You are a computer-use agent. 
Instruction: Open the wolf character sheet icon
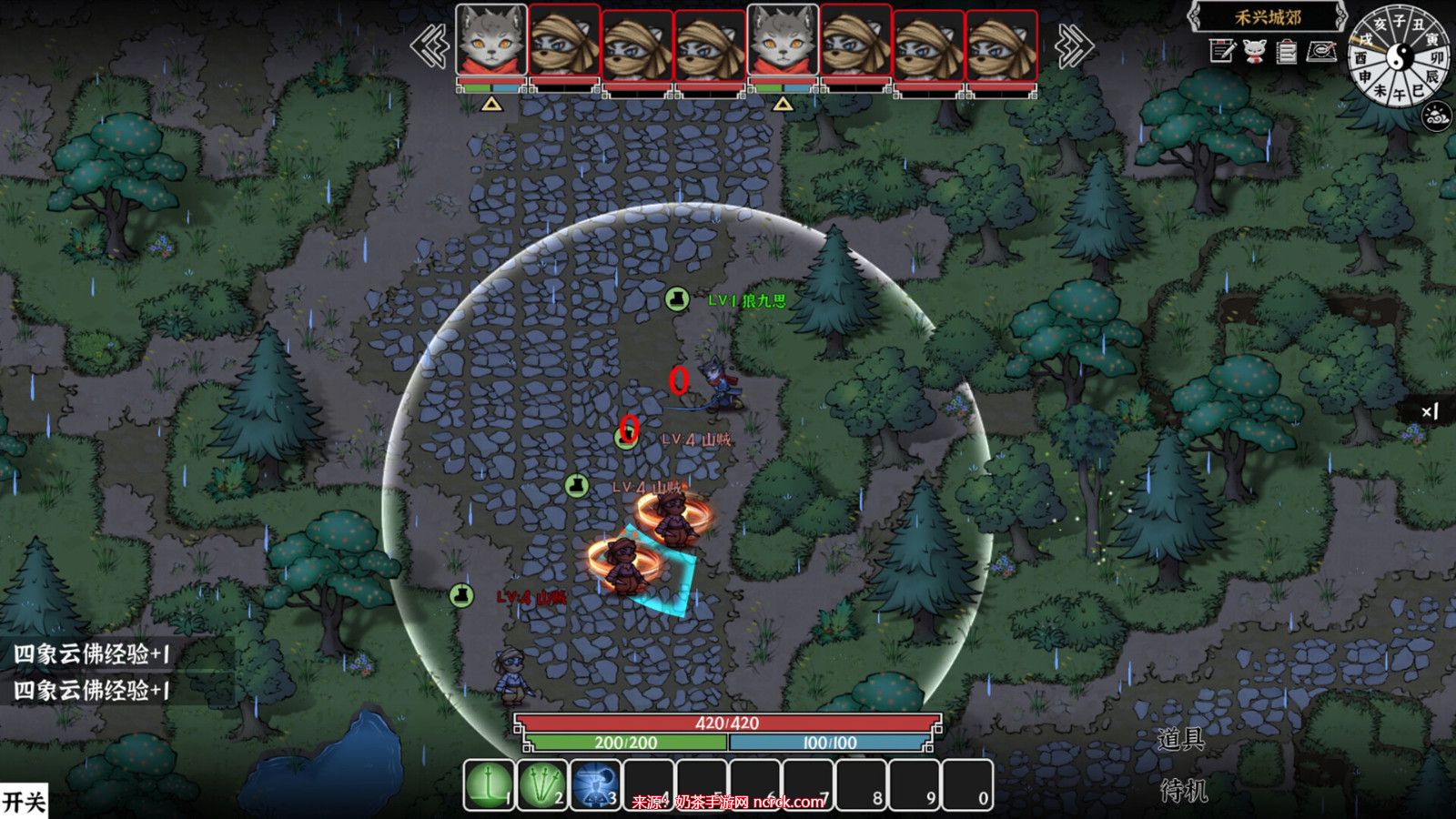point(1254,51)
